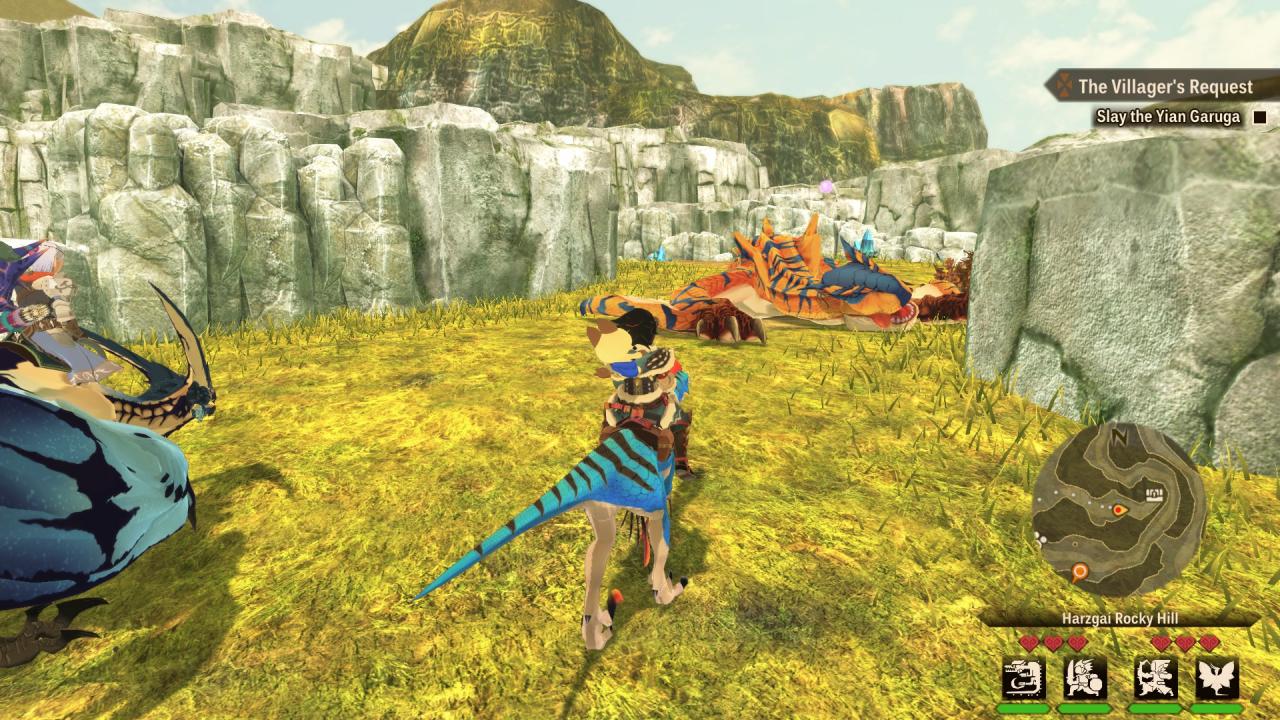The image size is (1280, 720).
Task: Open The Villager's Request quest tracker
Action: [1165, 87]
